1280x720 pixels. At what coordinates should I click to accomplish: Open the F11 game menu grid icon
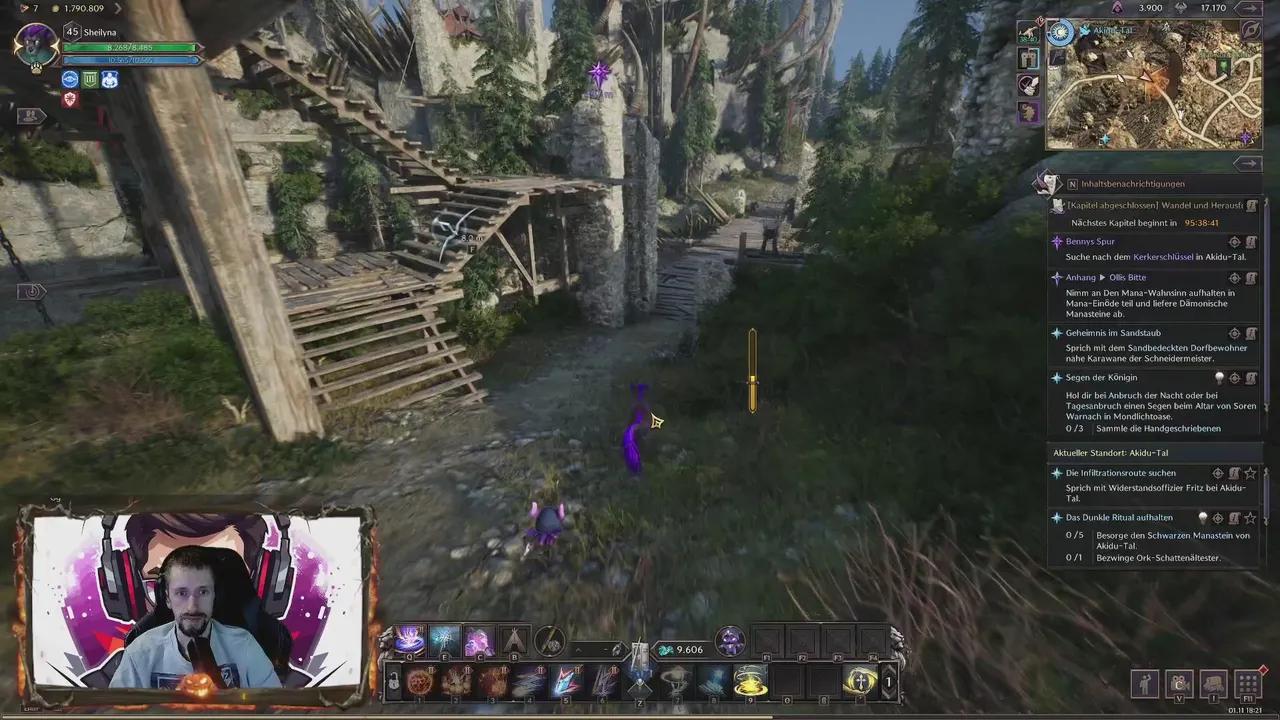(1247, 684)
